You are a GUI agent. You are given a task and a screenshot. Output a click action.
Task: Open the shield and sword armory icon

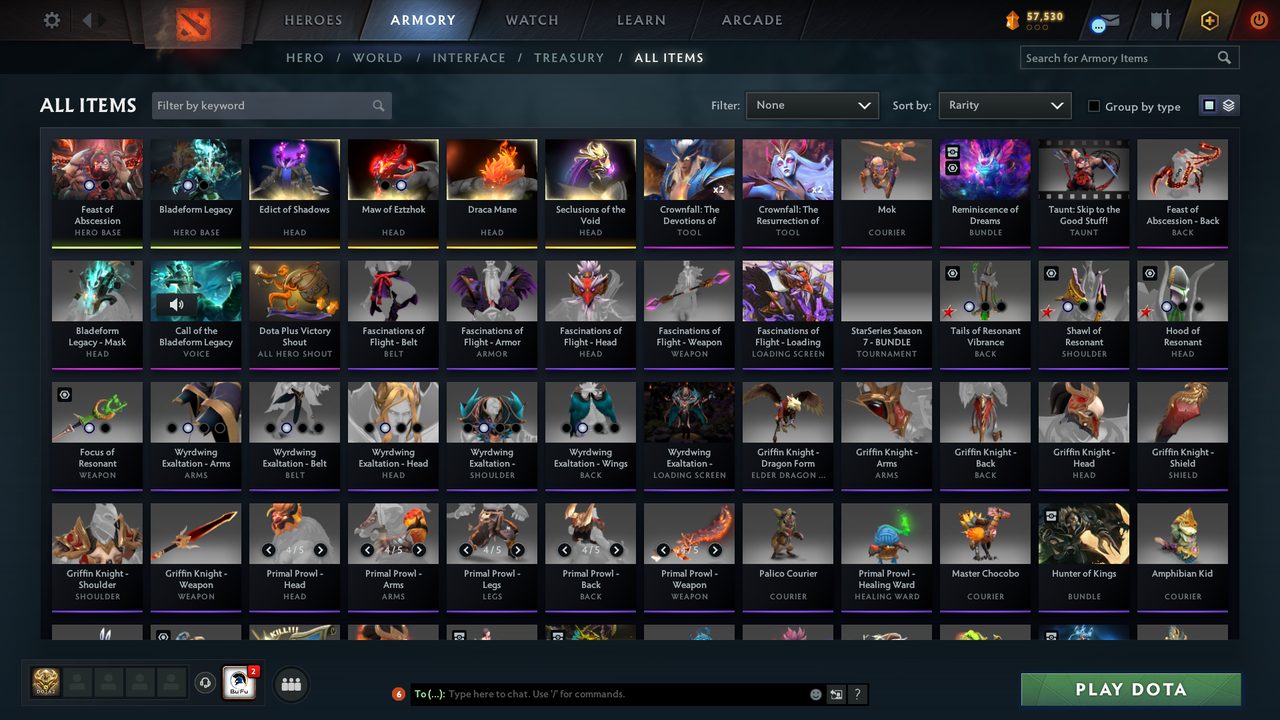[x=1161, y=19]
